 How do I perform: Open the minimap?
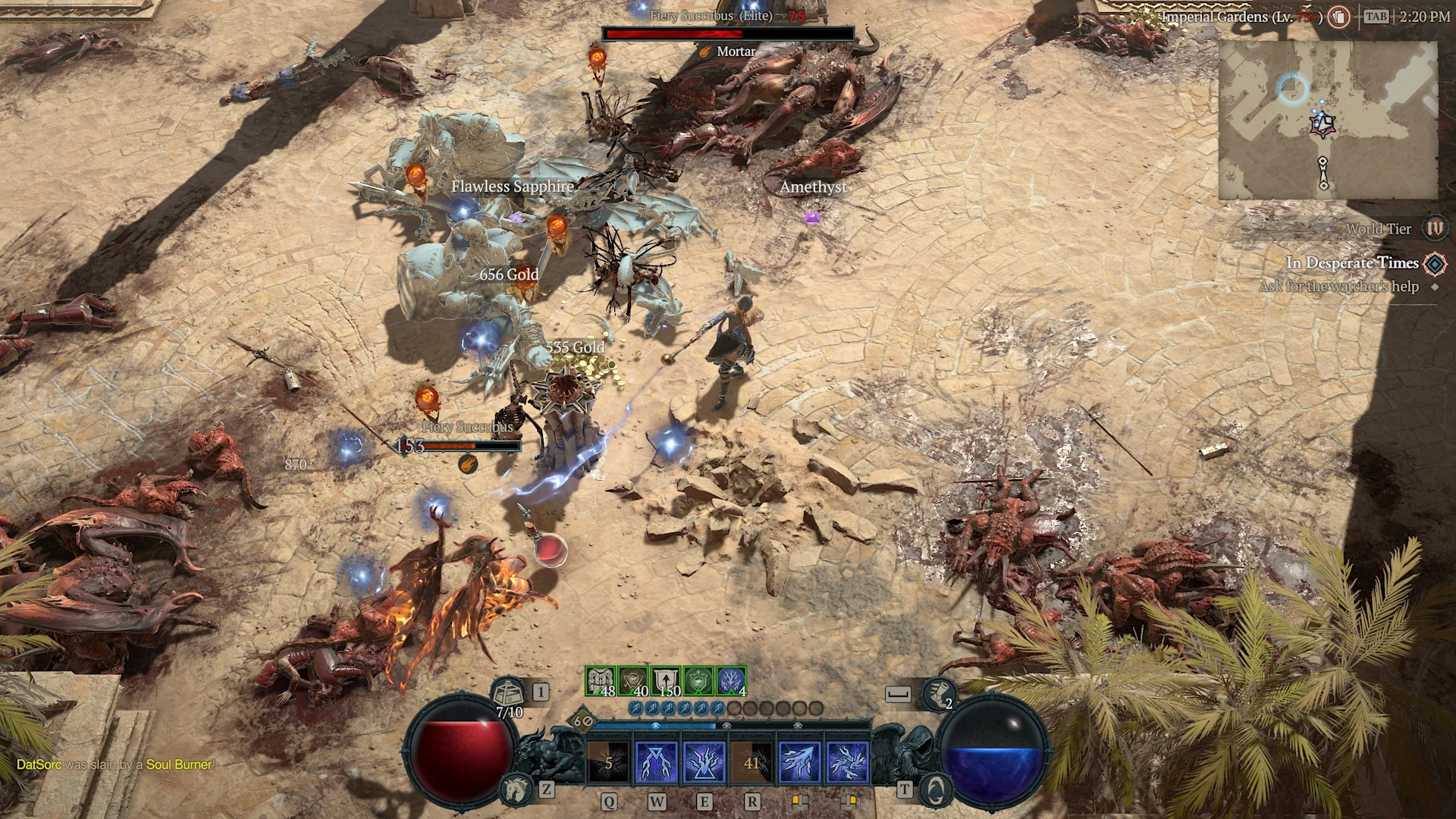[1327, 120]
